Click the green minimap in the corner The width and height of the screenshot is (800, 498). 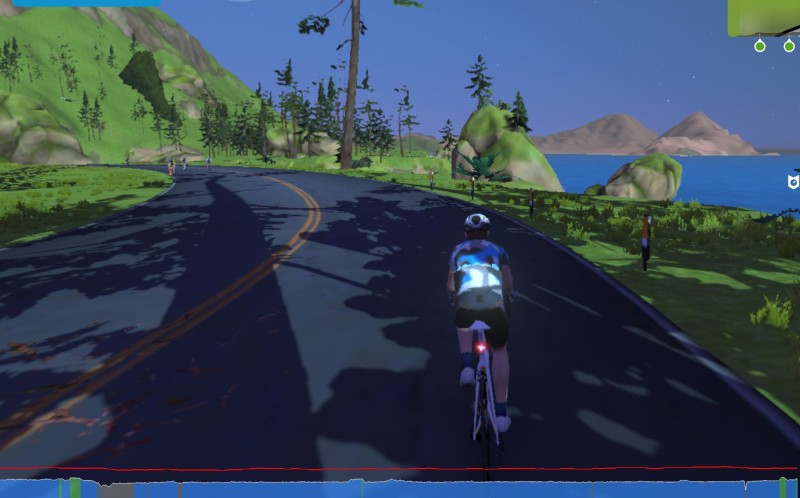point(765,16)
